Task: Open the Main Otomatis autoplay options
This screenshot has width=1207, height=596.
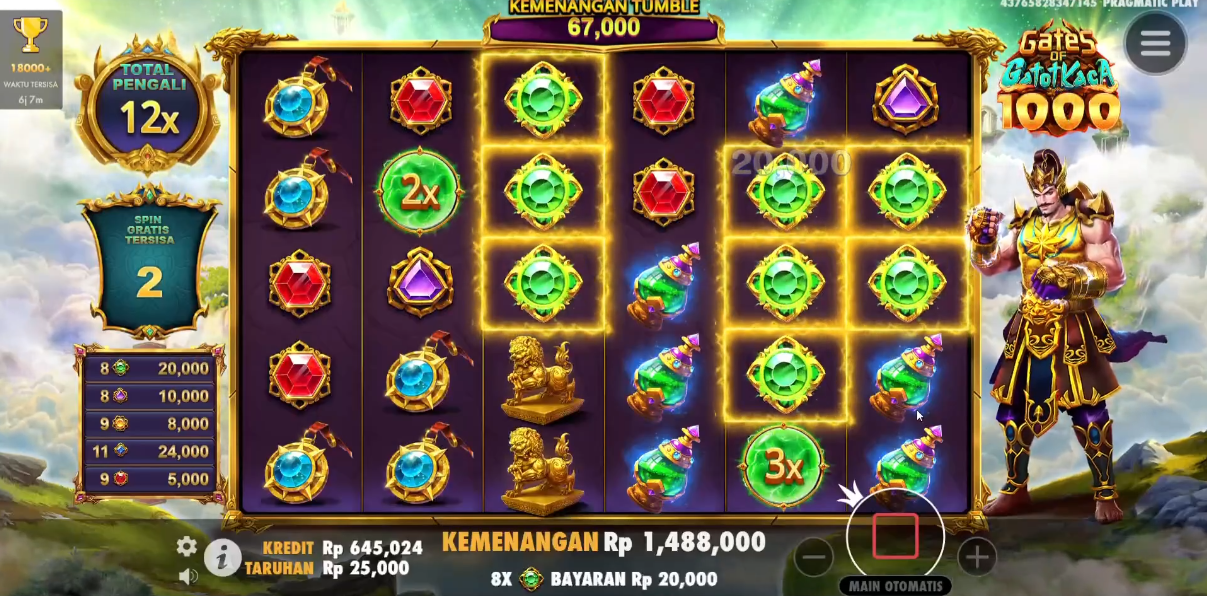Action: click(895, 586)
